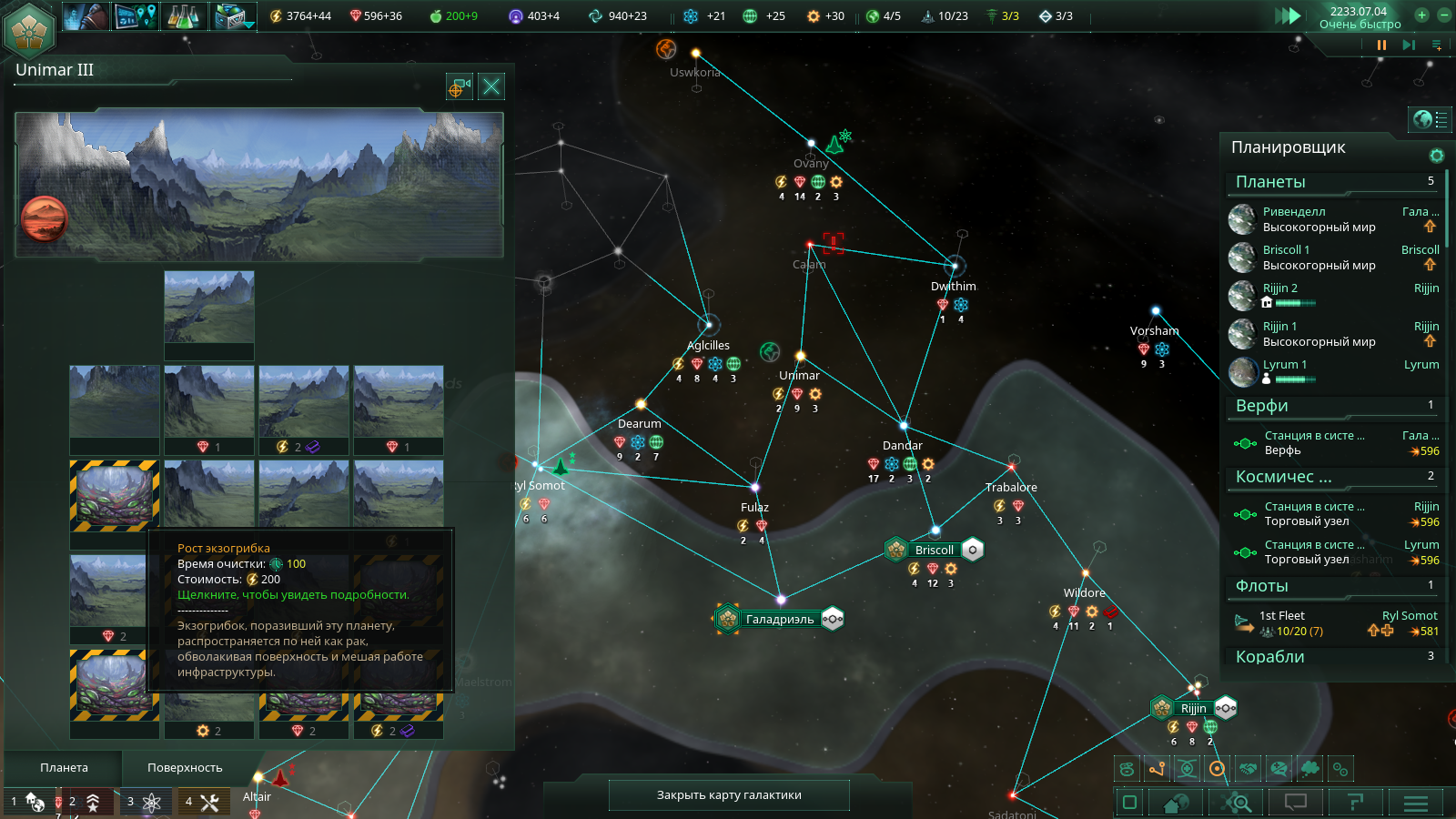Switch to the Поверхность tab
Image resolution: width=1456 pixels, height=819 pixels.
[185, 767]
